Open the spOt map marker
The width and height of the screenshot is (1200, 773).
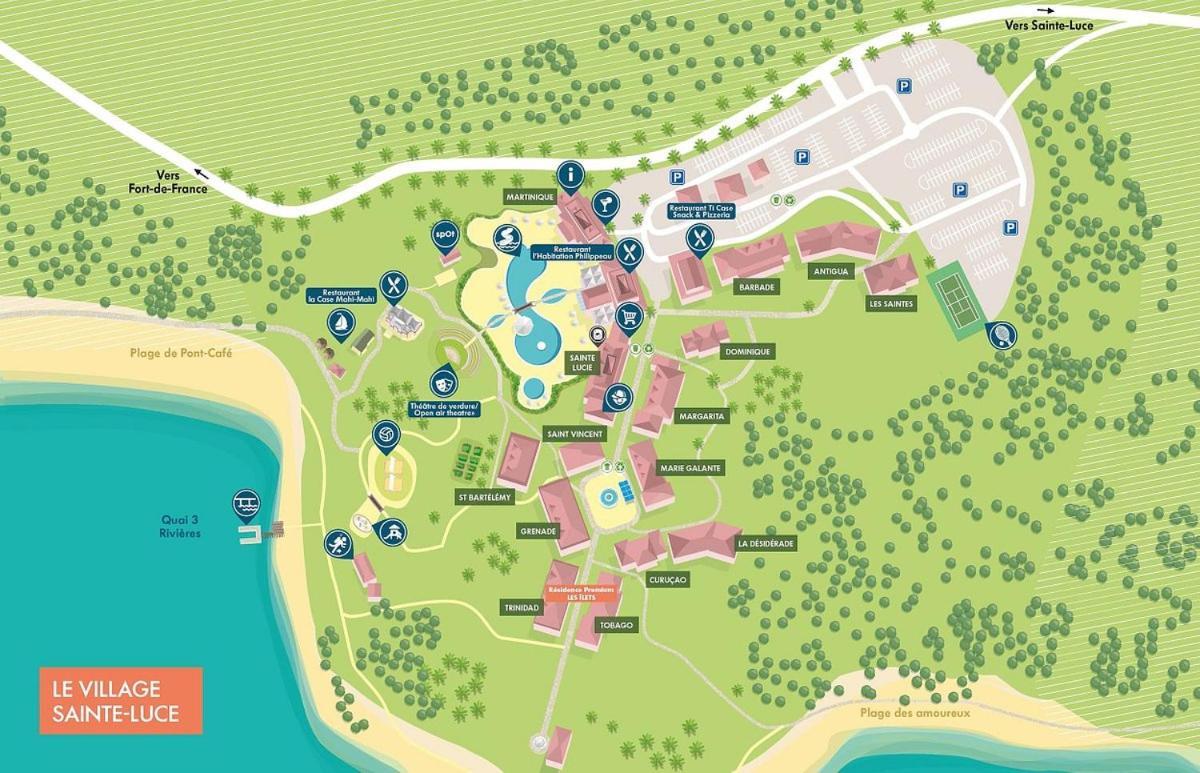(x=444, y=234)
